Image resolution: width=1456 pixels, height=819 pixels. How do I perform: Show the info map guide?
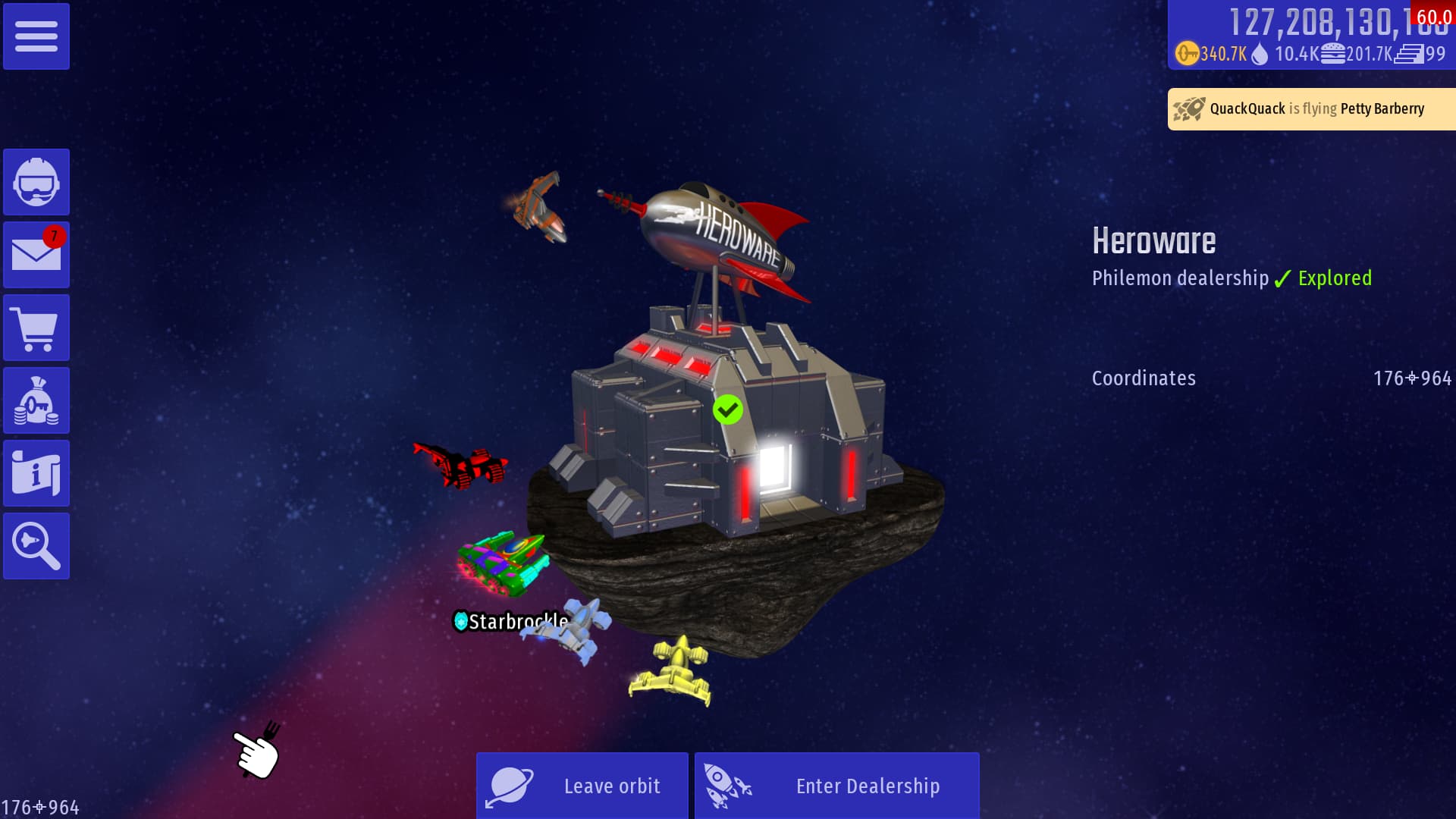click(x=36, y=473)
